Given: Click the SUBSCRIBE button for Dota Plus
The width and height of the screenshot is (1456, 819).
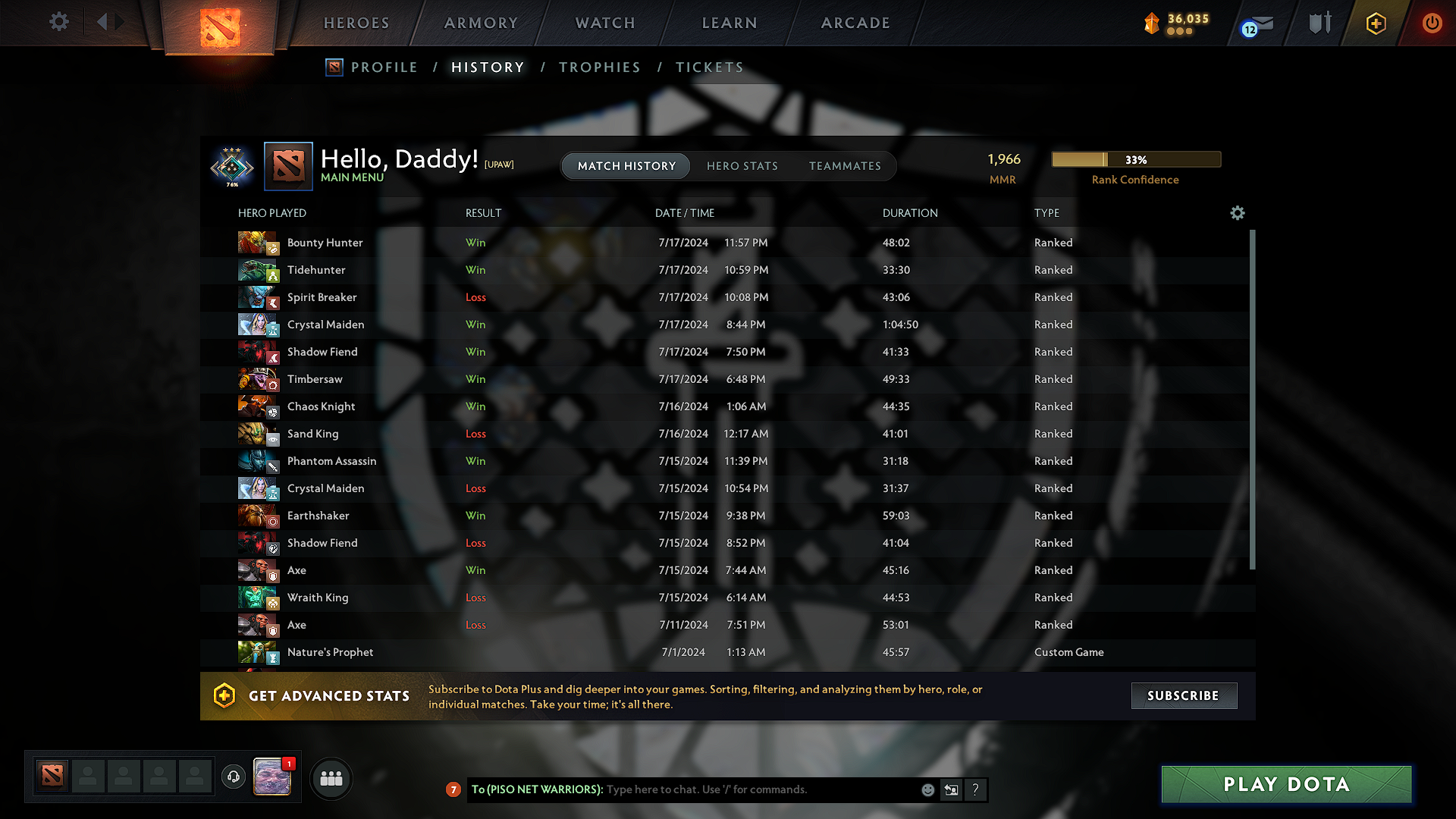Looking at the screenshot, I should click(x=1184, y=695).
